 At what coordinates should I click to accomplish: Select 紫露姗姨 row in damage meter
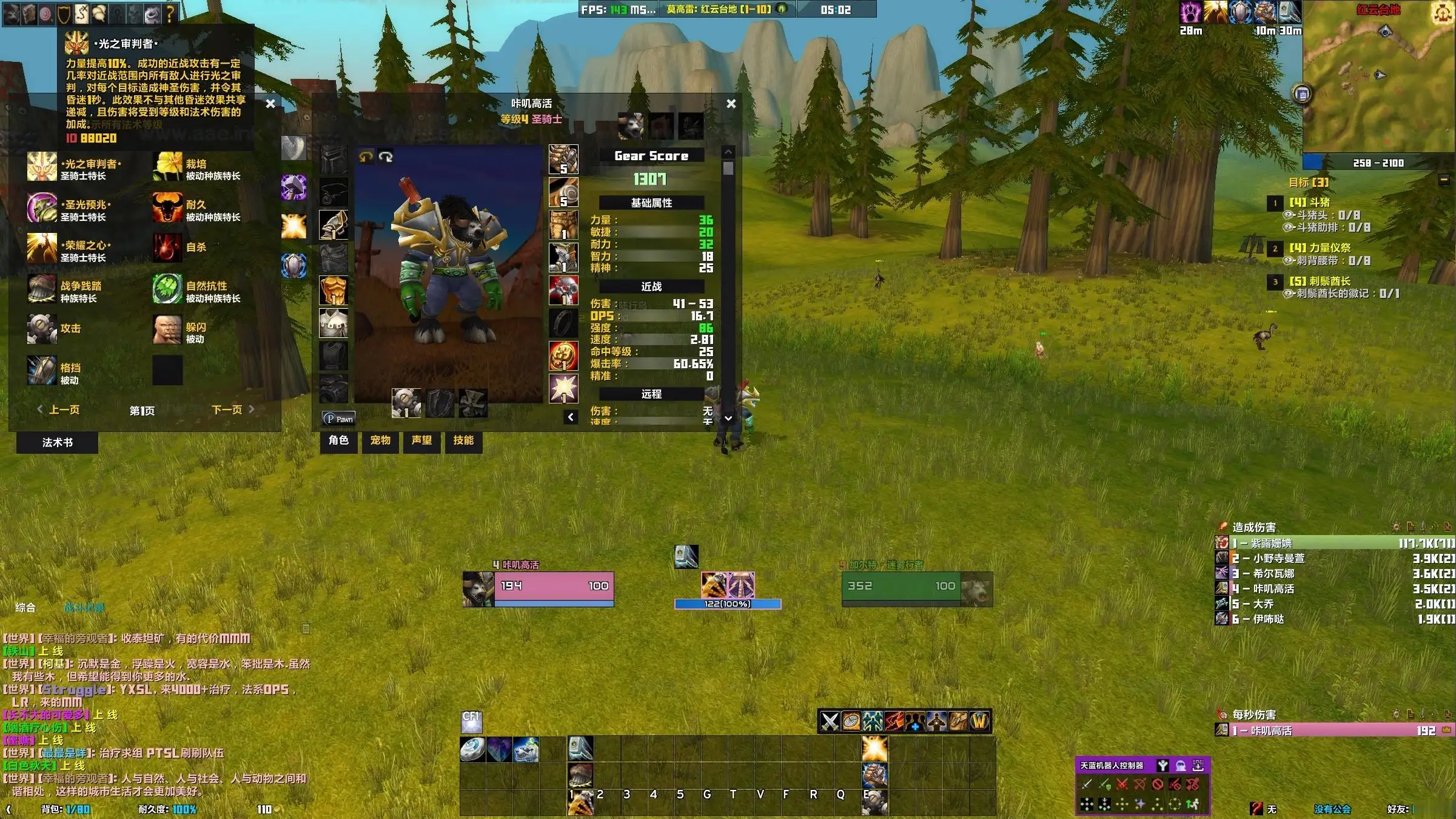(1334, 543)
